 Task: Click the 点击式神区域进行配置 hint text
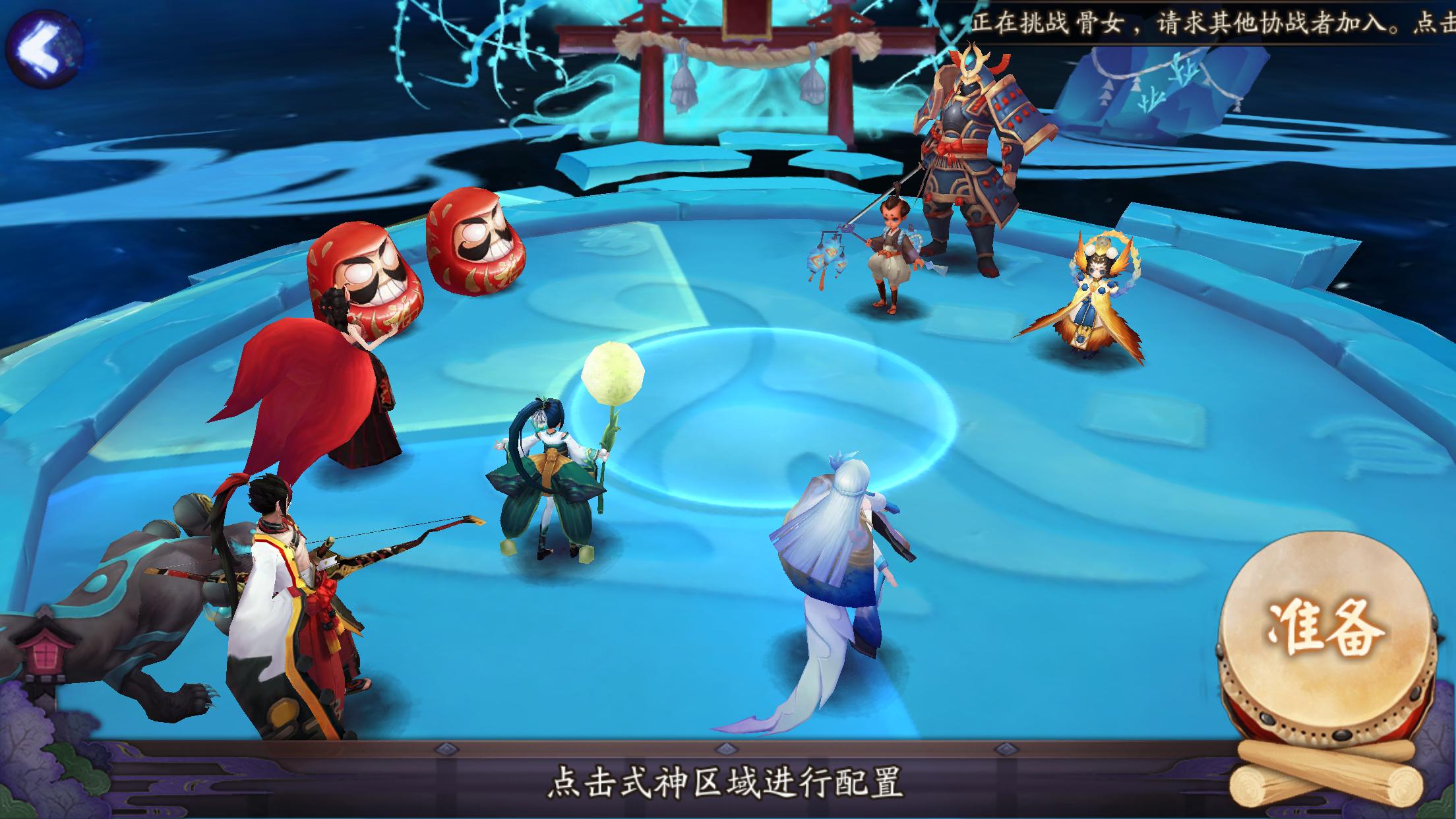tap(725, 781)
